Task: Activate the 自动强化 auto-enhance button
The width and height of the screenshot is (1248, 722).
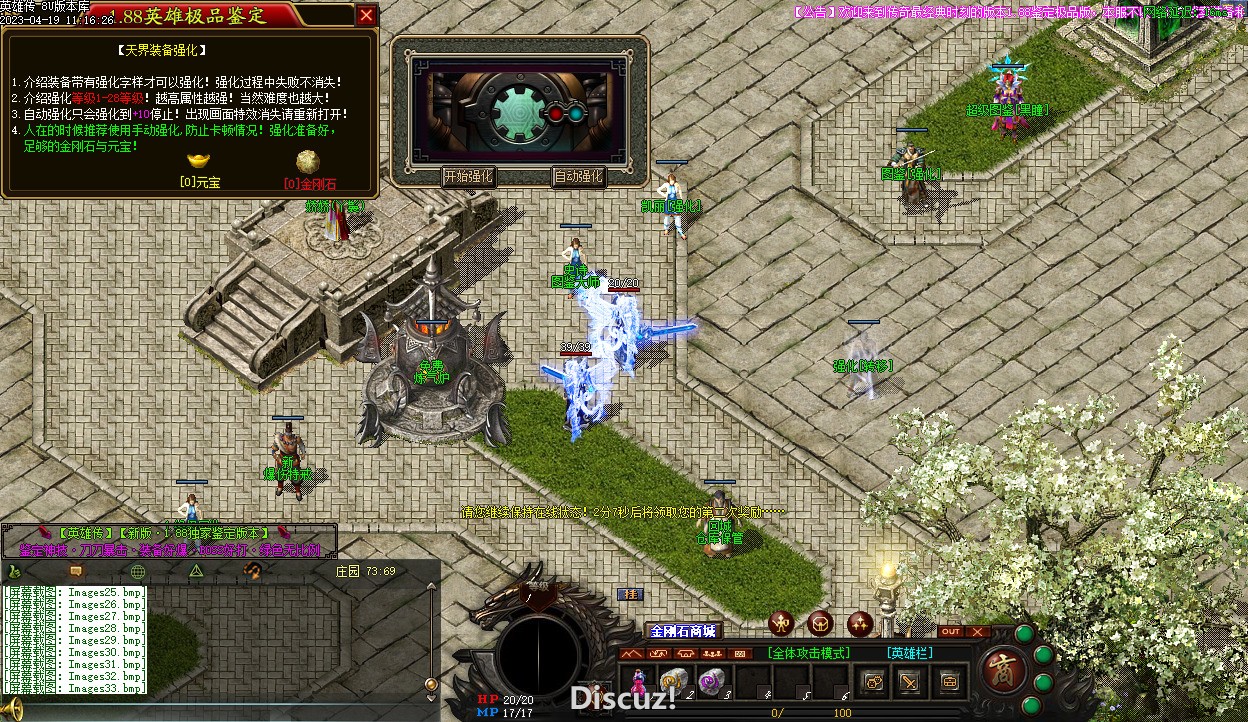Action: [578, 177]
